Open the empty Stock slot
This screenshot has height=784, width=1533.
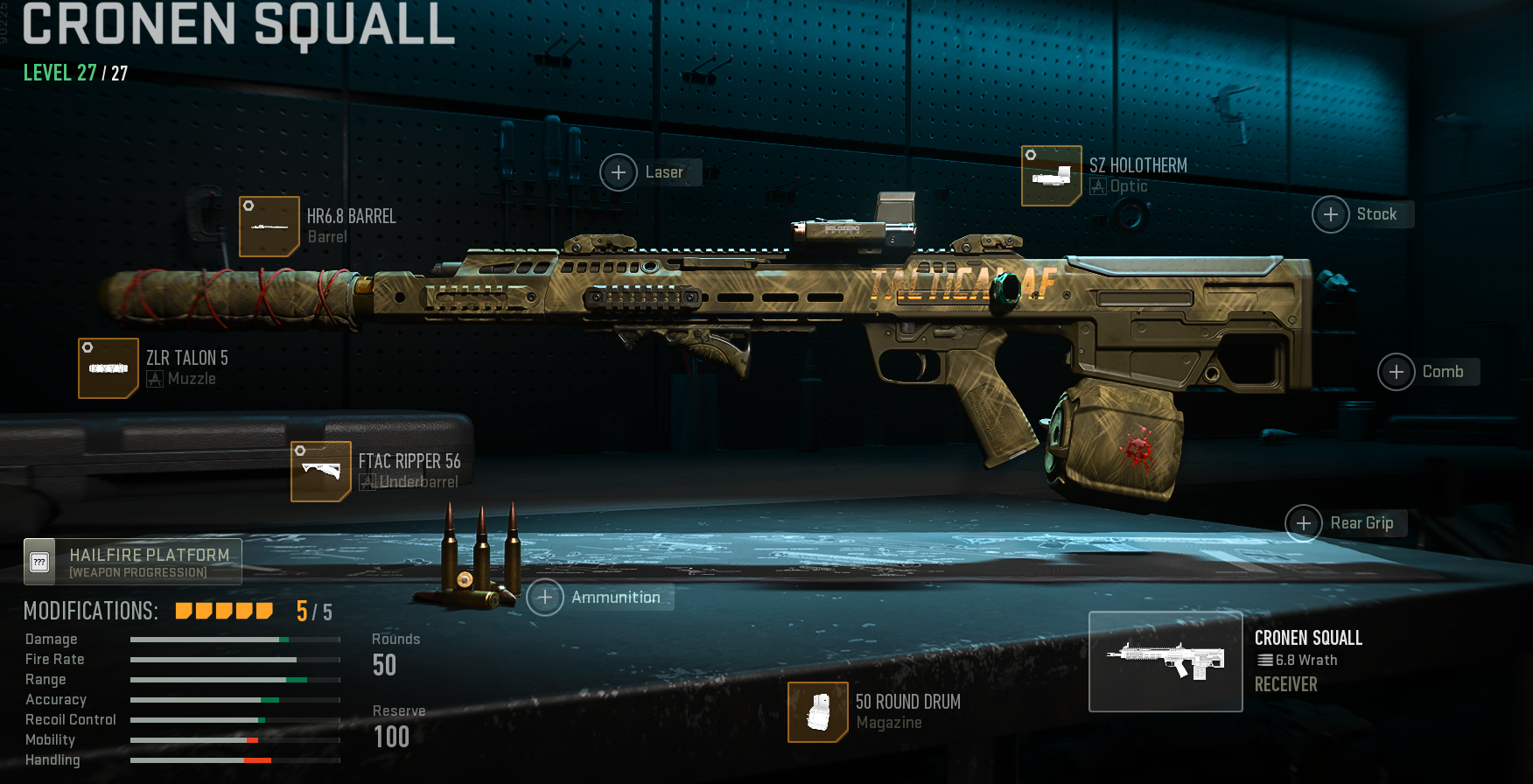pyautogui.click(x=1331, y=214)
